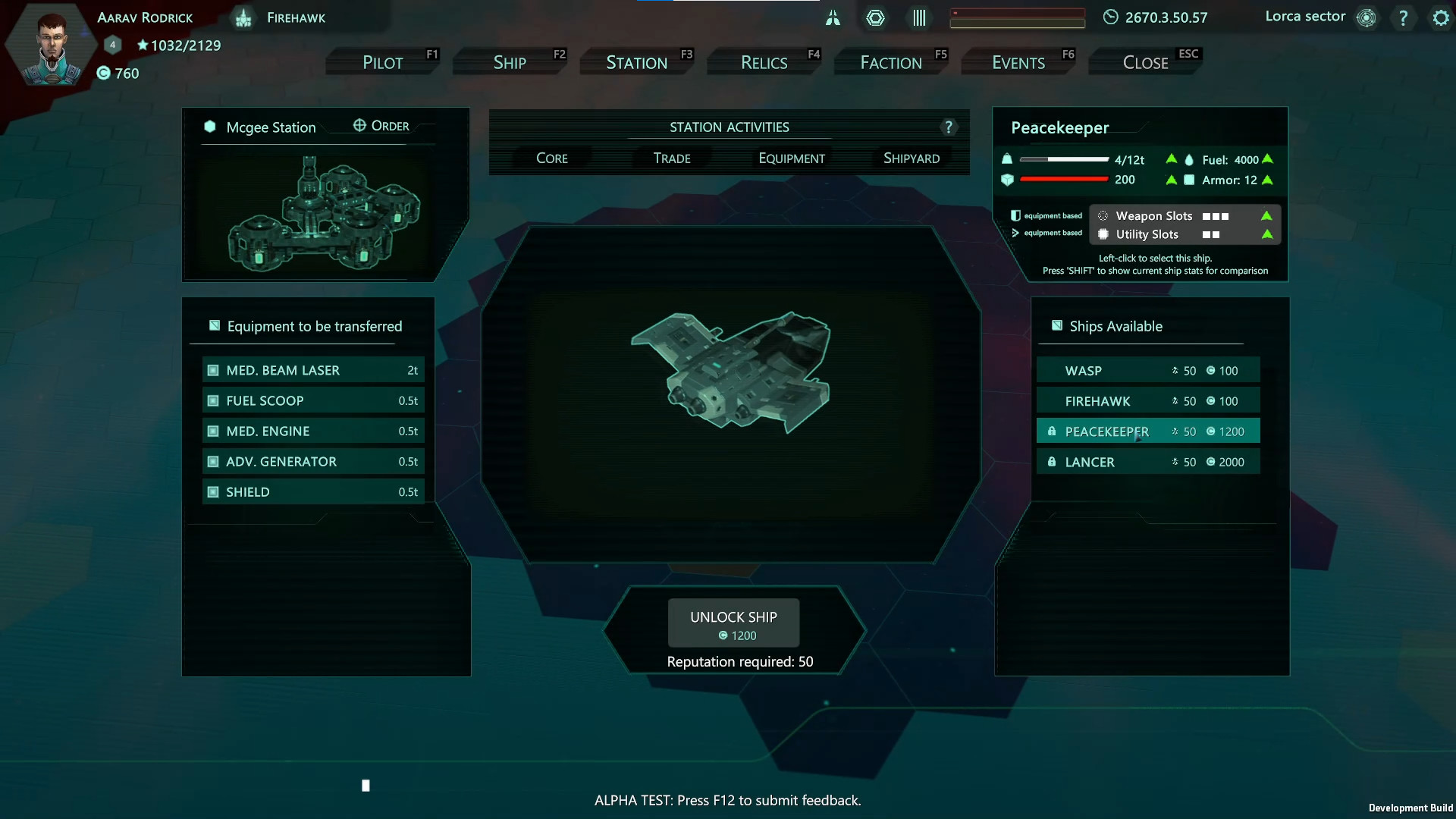The image size is (1456, 819).
Task: Click the Unlock Ship button
Action: coord(733,622)
